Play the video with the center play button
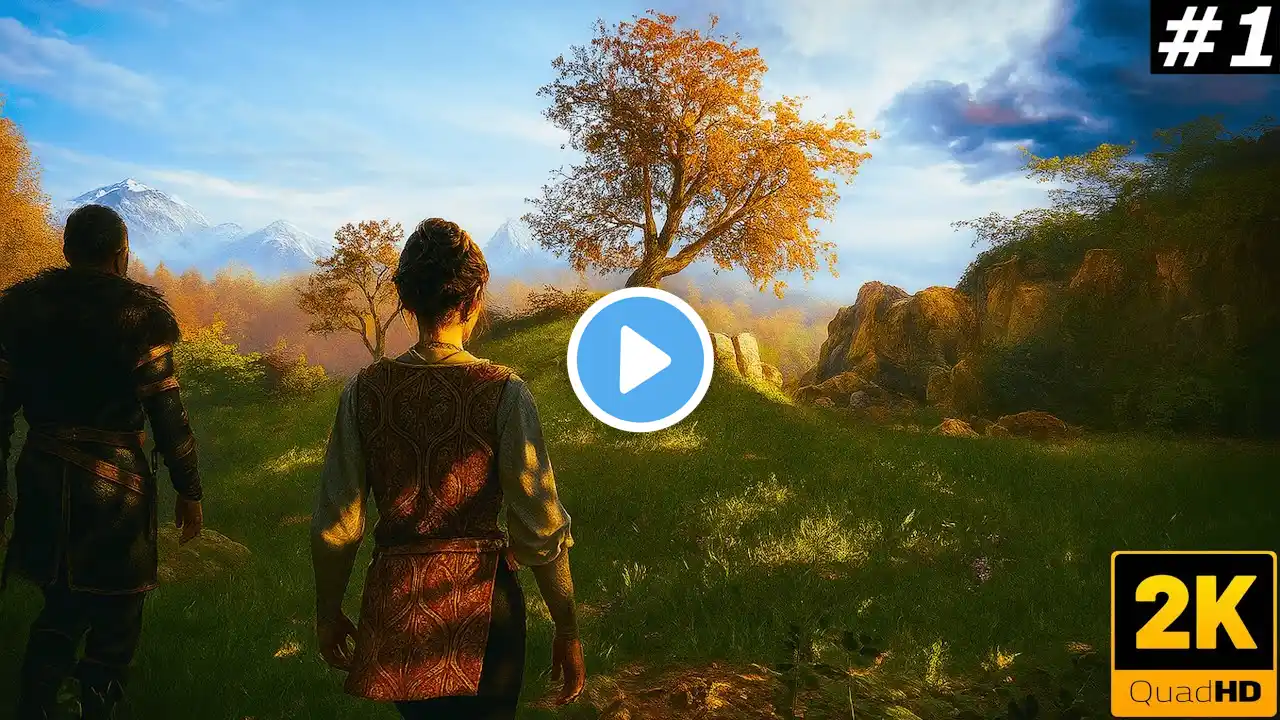 click(640, 360)
